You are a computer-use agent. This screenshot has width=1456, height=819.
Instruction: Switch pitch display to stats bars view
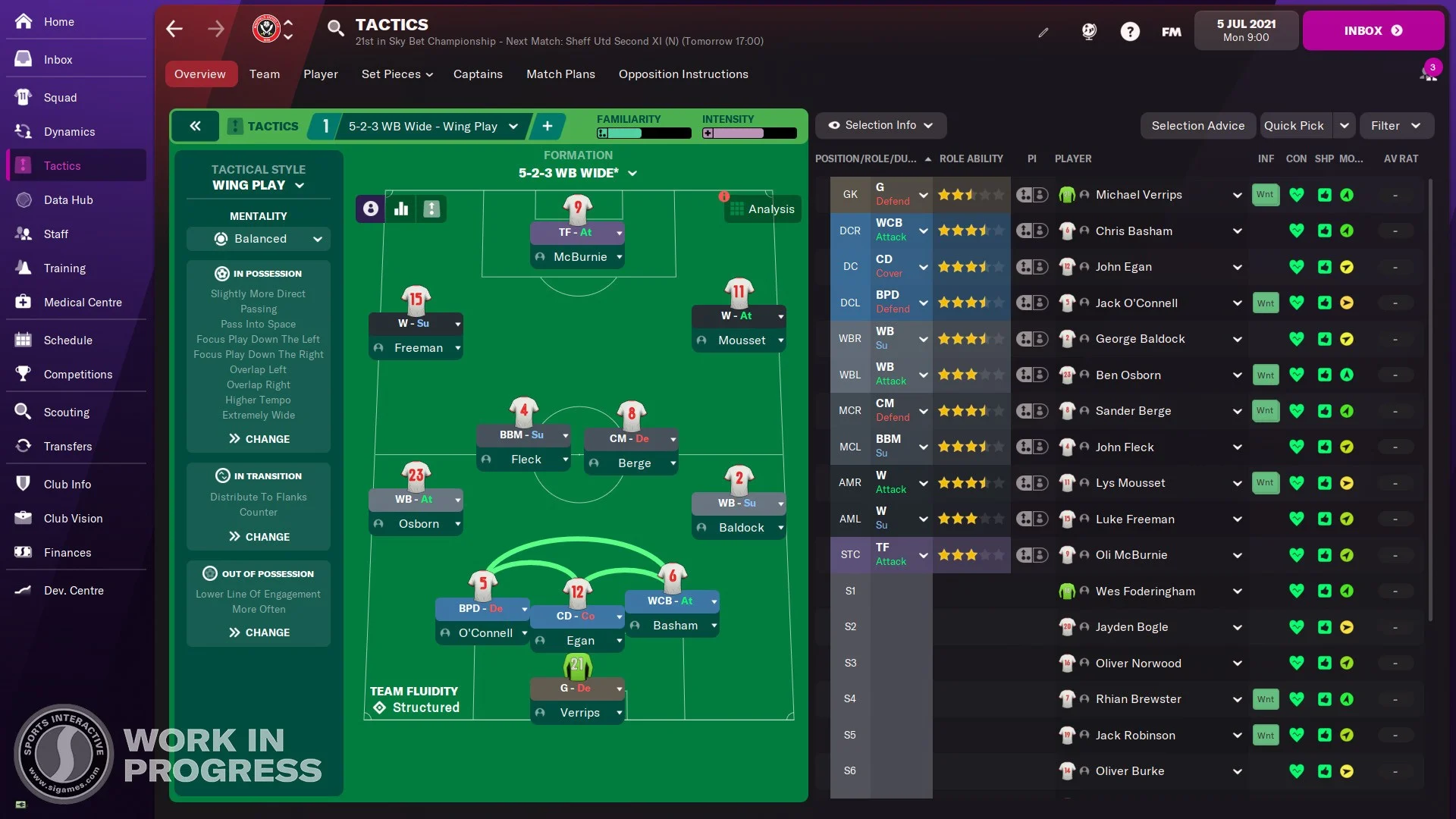(x=401, y=209)
